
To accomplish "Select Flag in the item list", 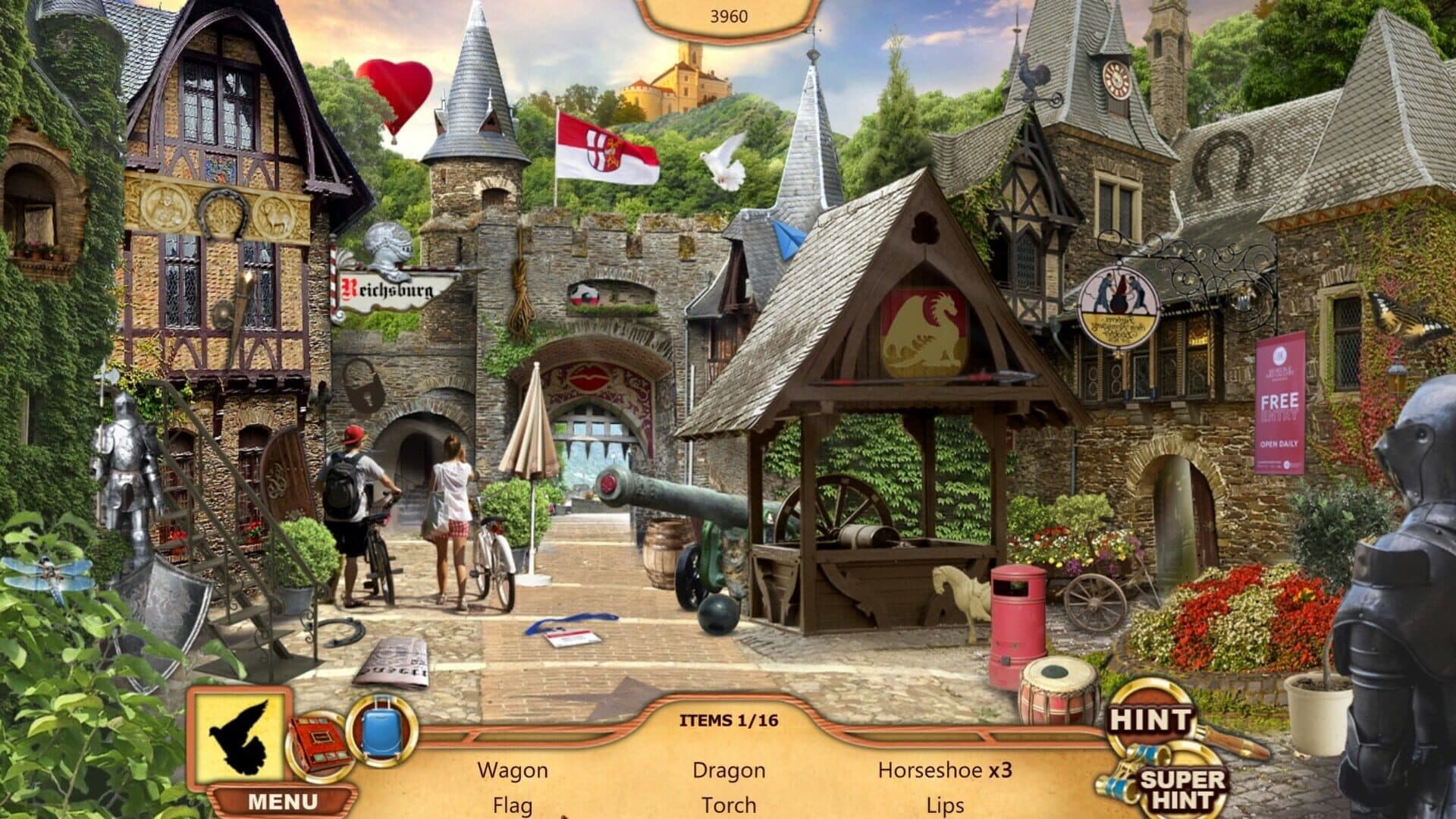I will 512,805.
